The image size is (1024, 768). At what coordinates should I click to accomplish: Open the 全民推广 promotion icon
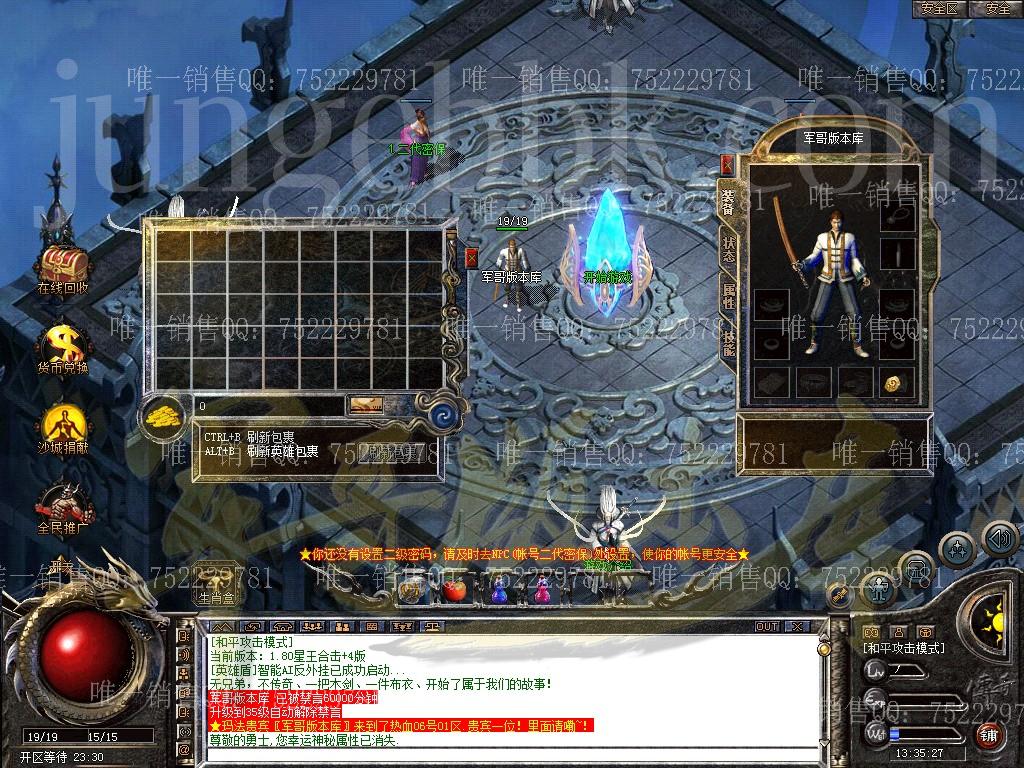pyautogui.click(x=63, y=503)
